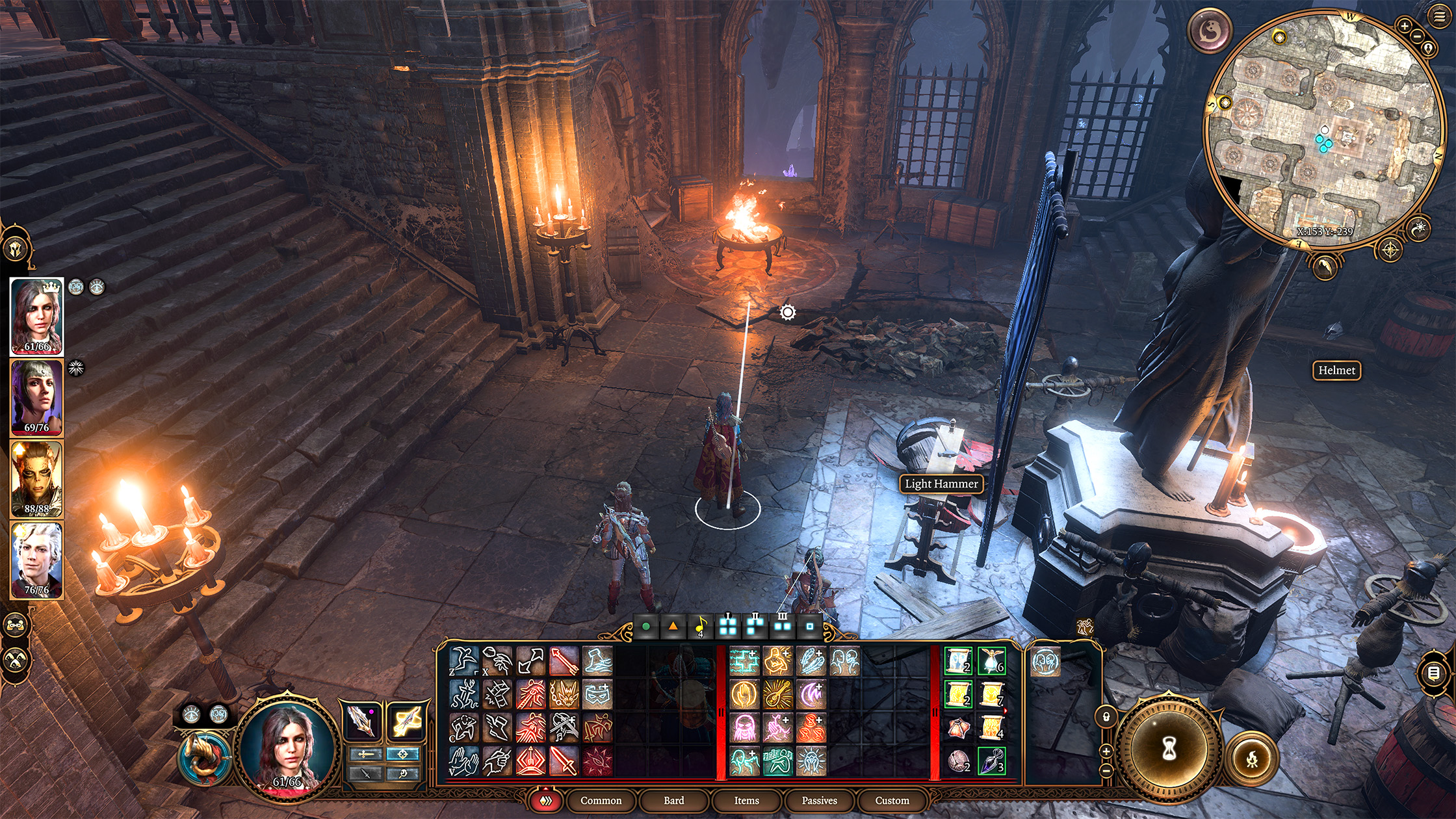
Task: Select the Passives hotbar tab
Action: [819, 800]
